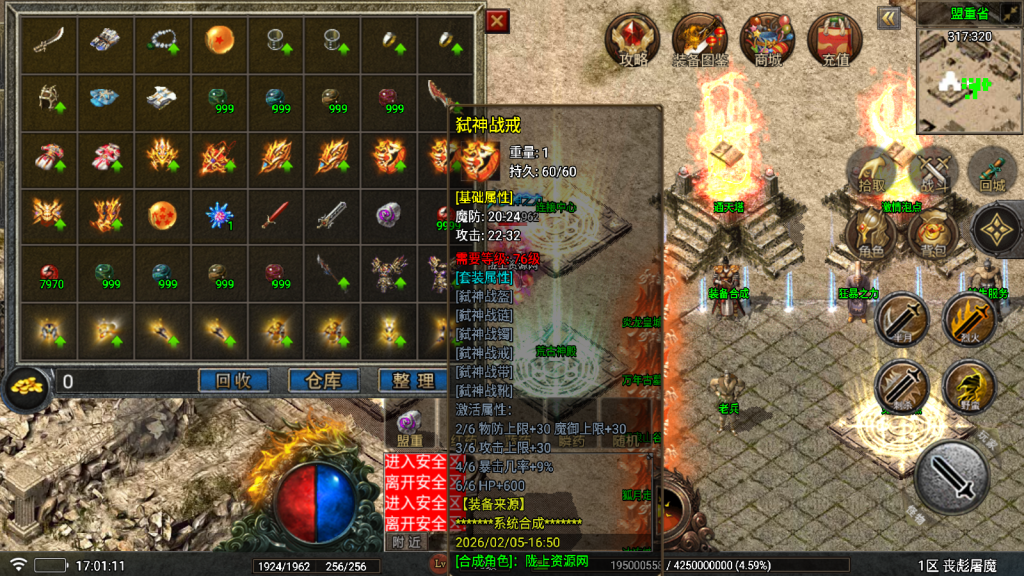
Task: Sort the bag with 整理
Action: click(x=413, y=380)
